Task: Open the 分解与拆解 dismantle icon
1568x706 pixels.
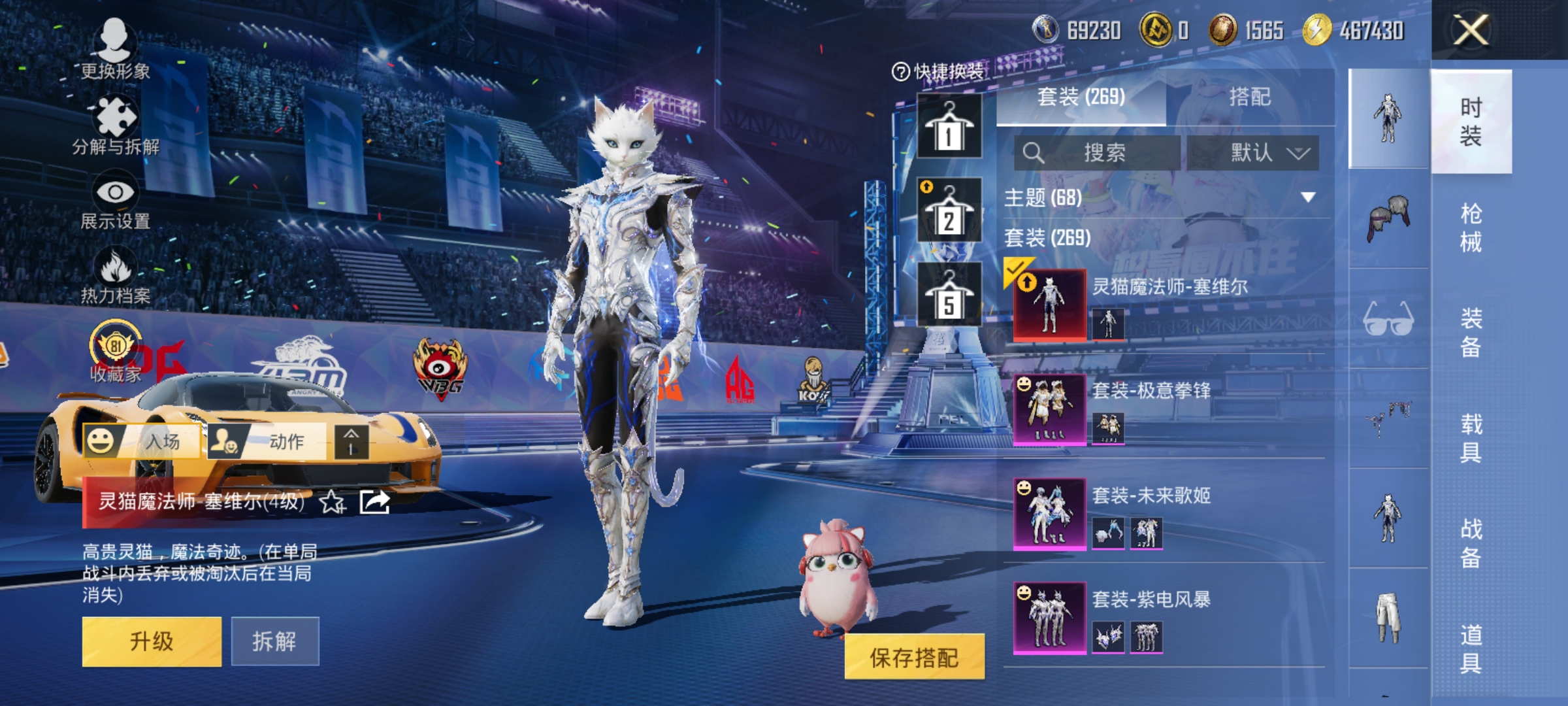Action: [116, 118]
